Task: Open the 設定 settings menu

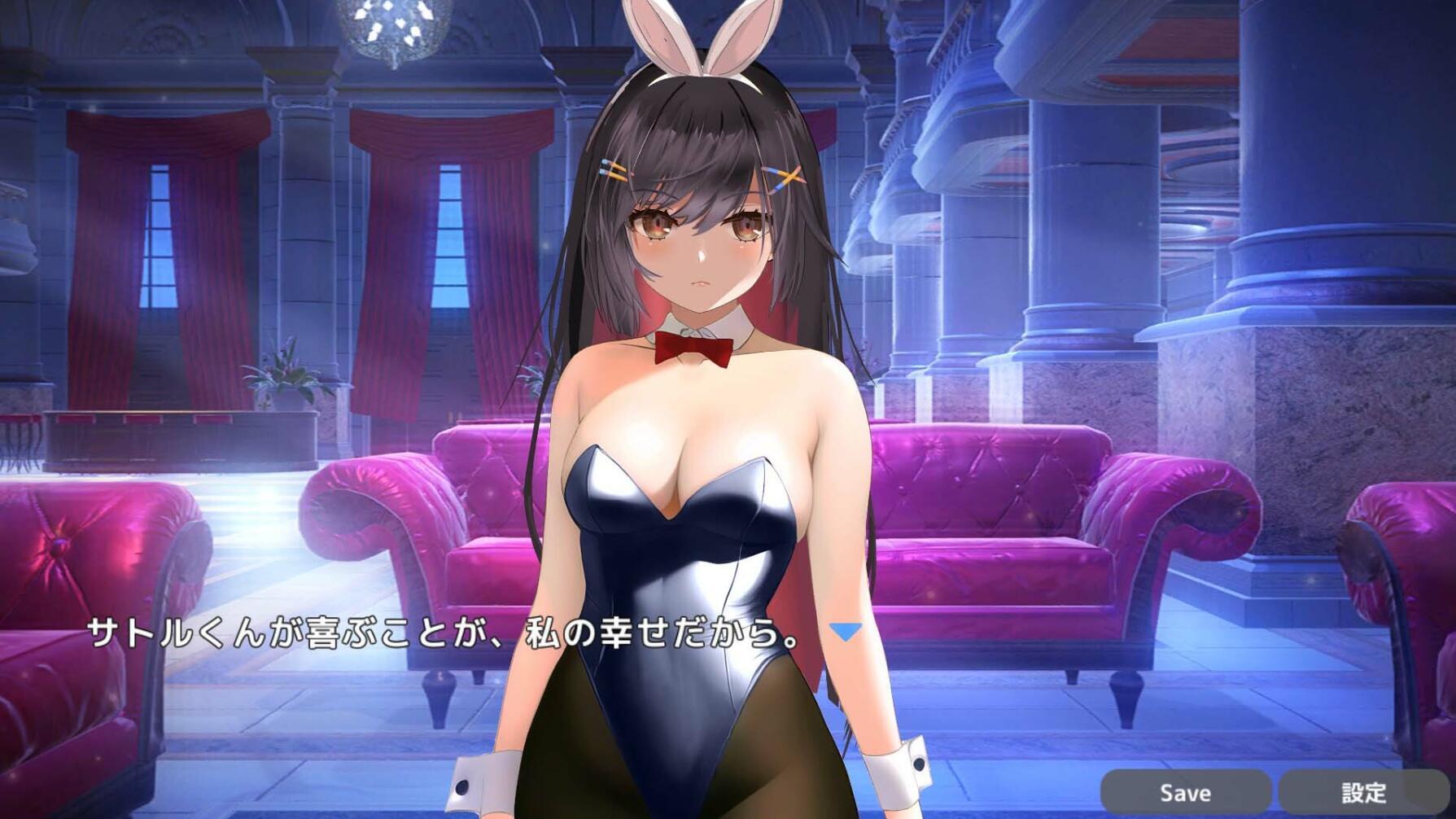Action: point(1365,791)
